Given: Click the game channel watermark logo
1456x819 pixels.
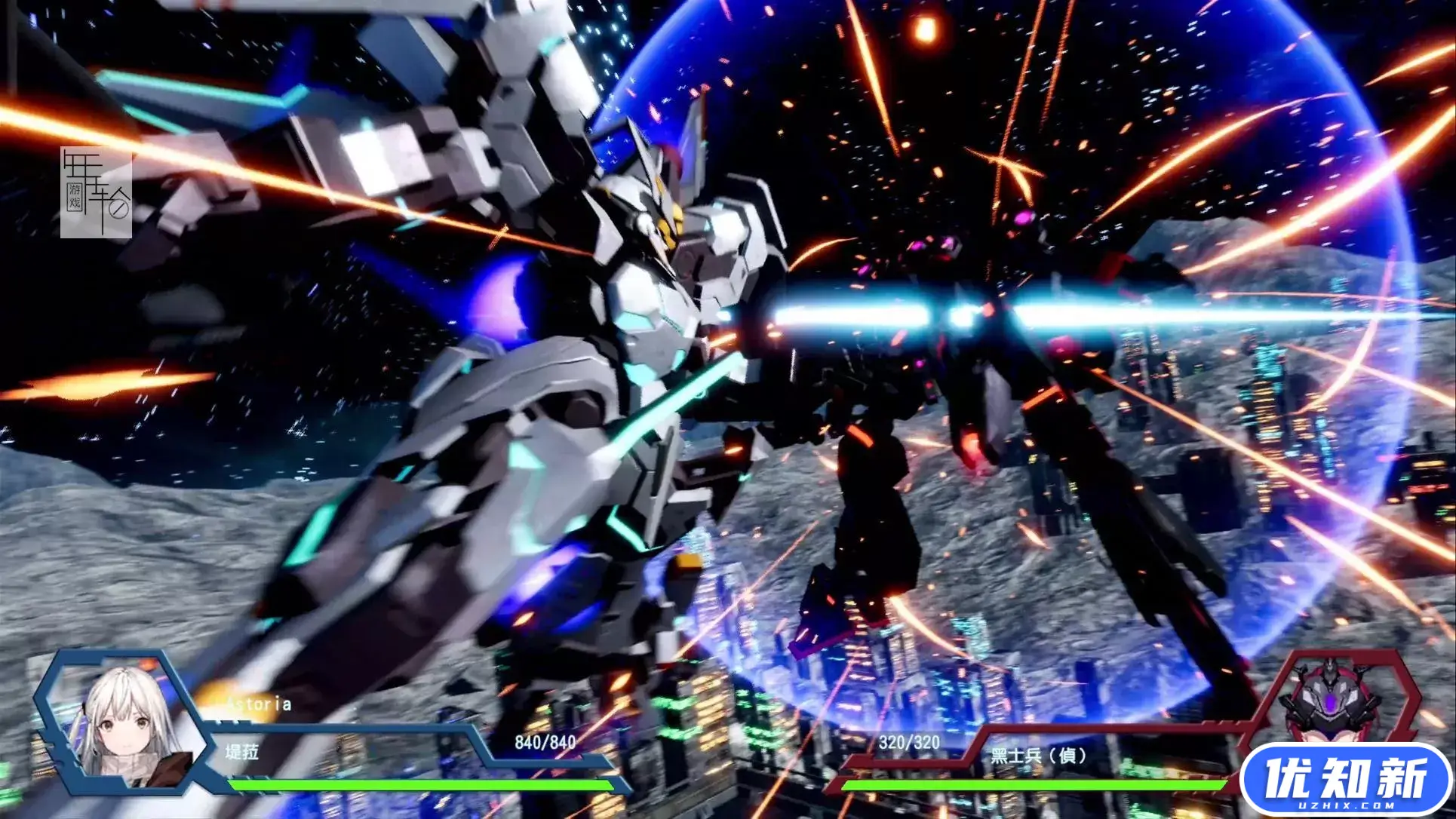Looking at the screenshot, I should click(96, 193).
